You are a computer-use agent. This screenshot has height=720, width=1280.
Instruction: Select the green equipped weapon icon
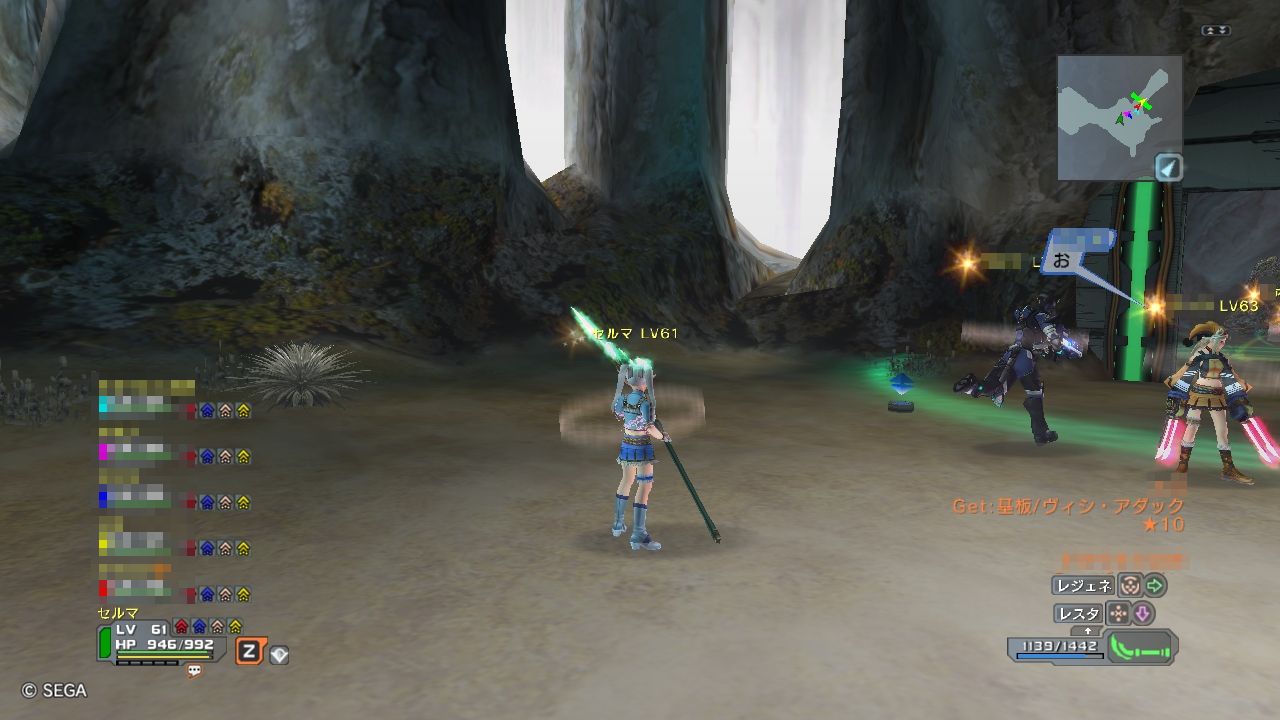1141,648
